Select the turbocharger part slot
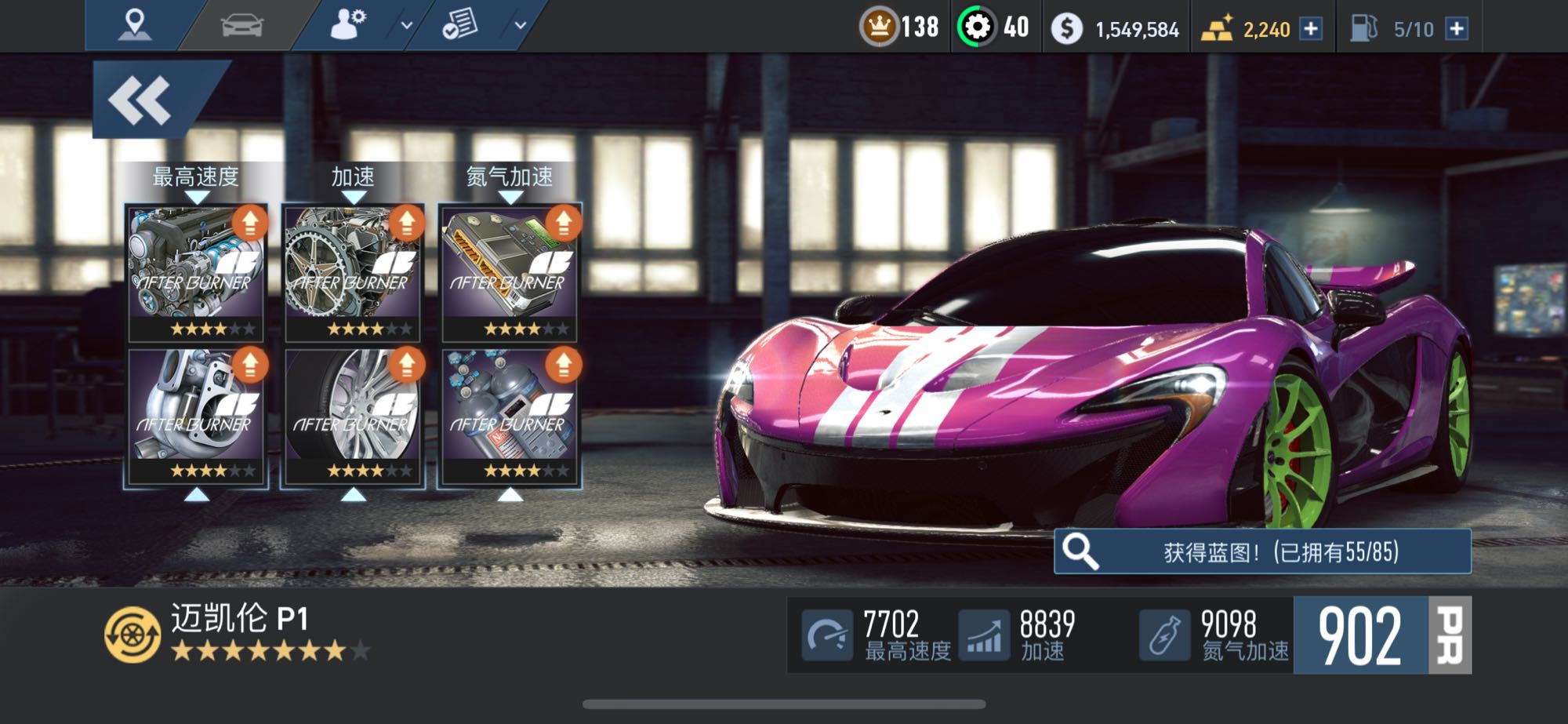 click(x=196, y=416)
